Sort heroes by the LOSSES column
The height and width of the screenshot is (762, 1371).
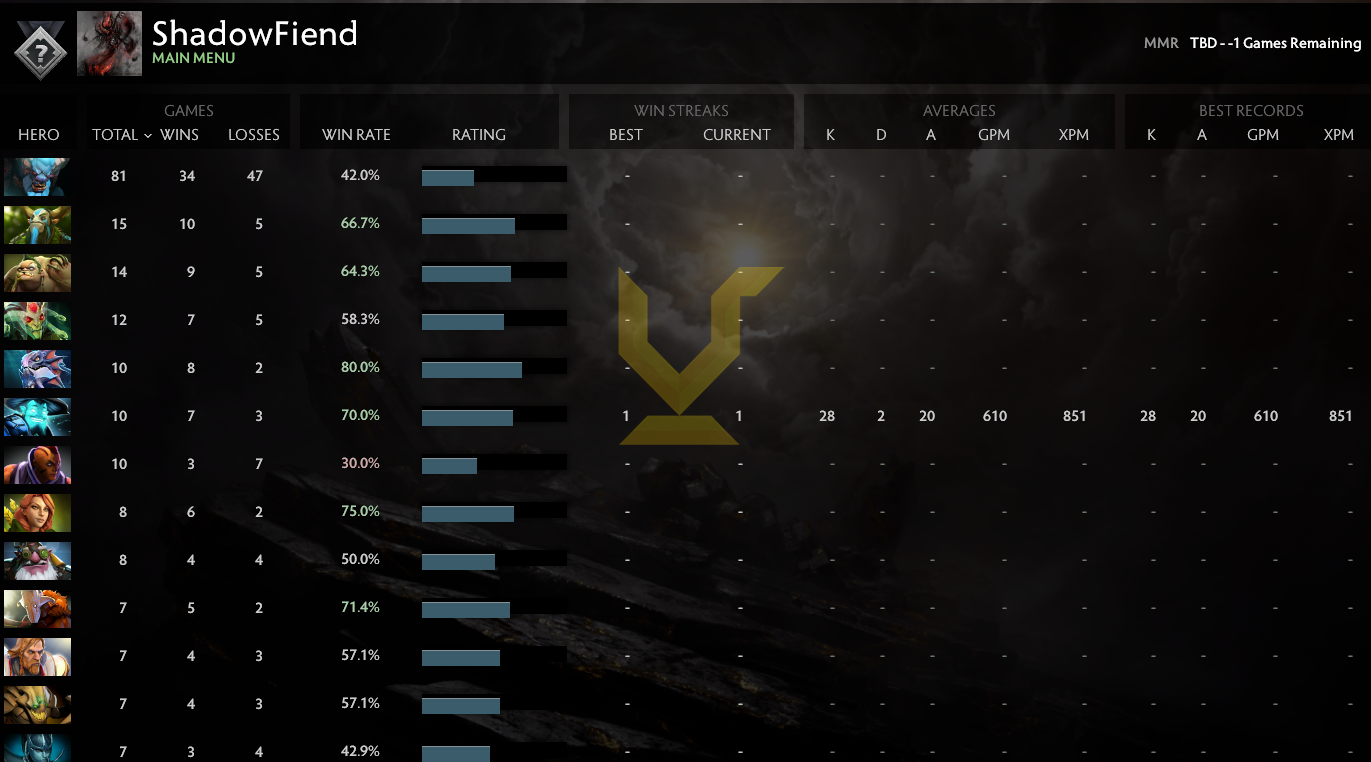point(253,134)
